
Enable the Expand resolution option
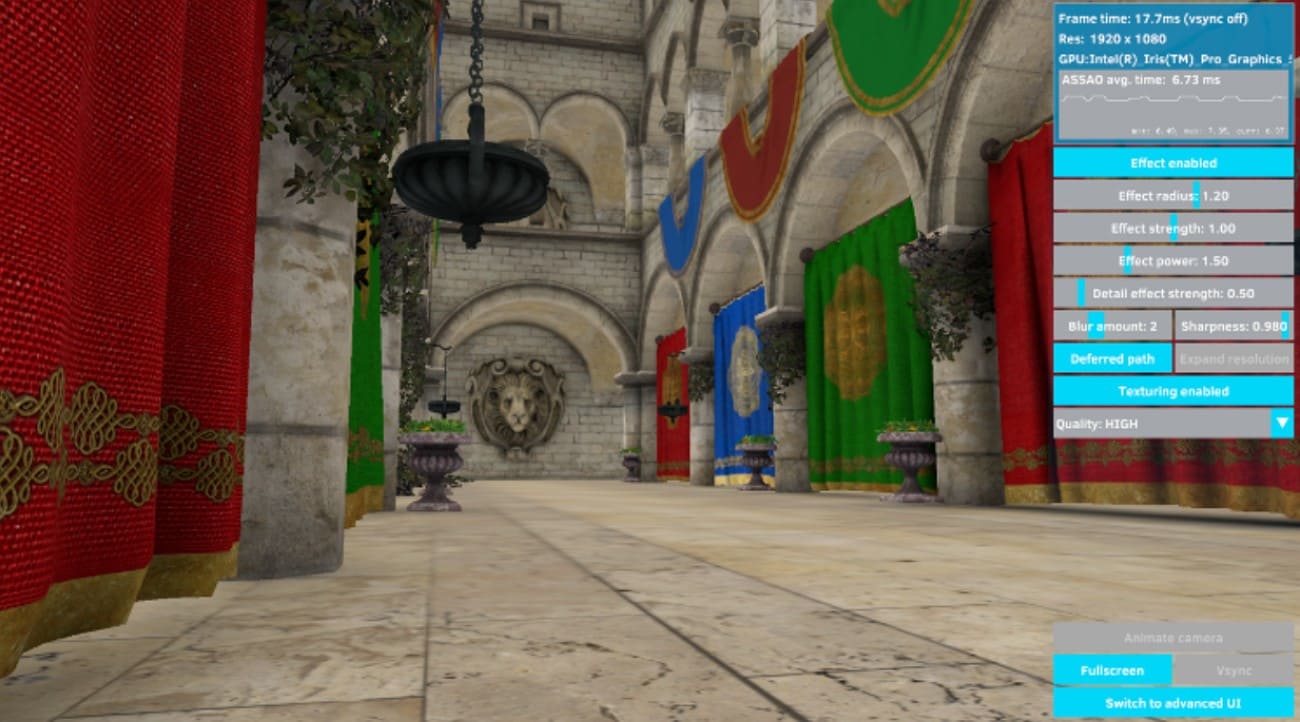coord(1232,358)
